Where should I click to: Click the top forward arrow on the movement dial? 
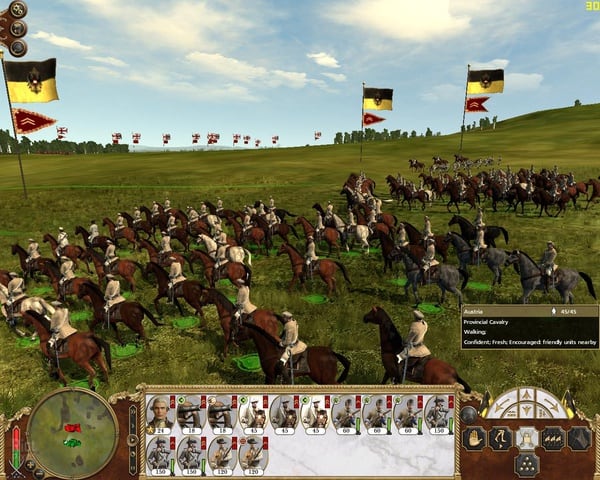[526, 396]
